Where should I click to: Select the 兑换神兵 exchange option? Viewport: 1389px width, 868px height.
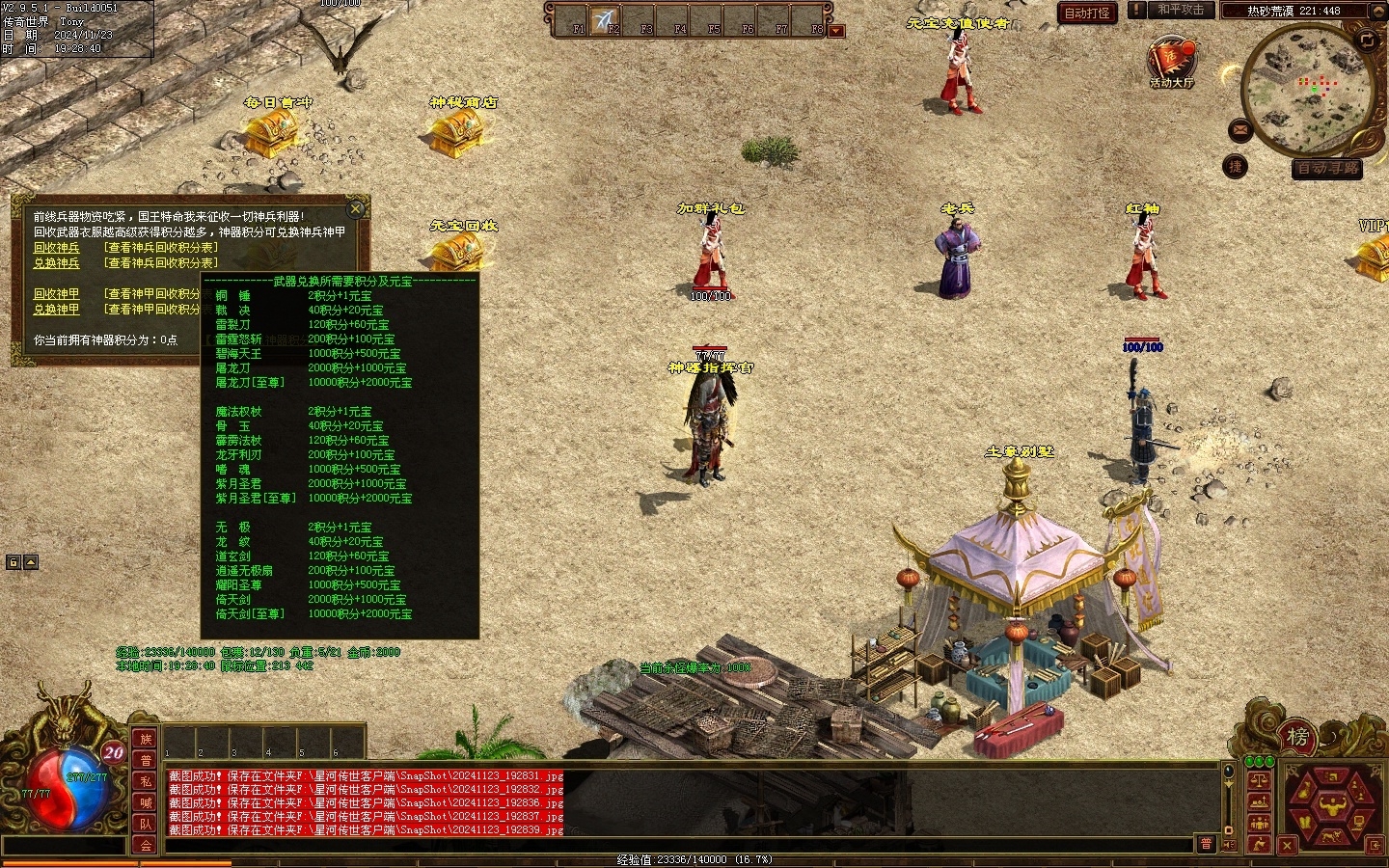coord(57,263)
